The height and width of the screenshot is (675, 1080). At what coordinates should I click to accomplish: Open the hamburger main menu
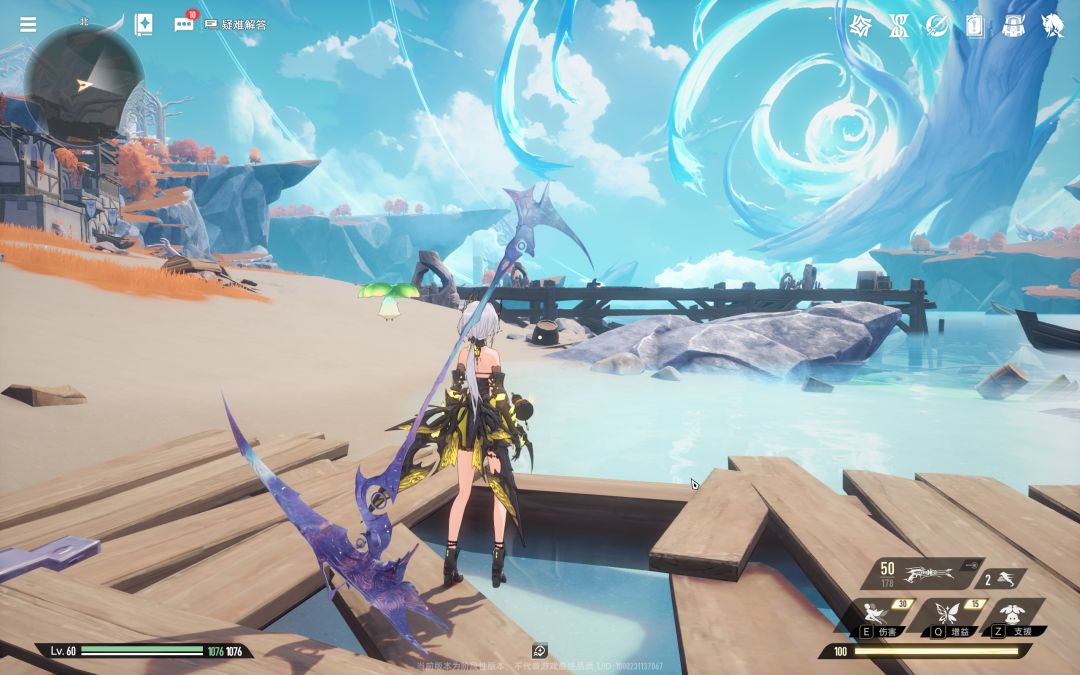pyautogui.click(x=28, y=25)
